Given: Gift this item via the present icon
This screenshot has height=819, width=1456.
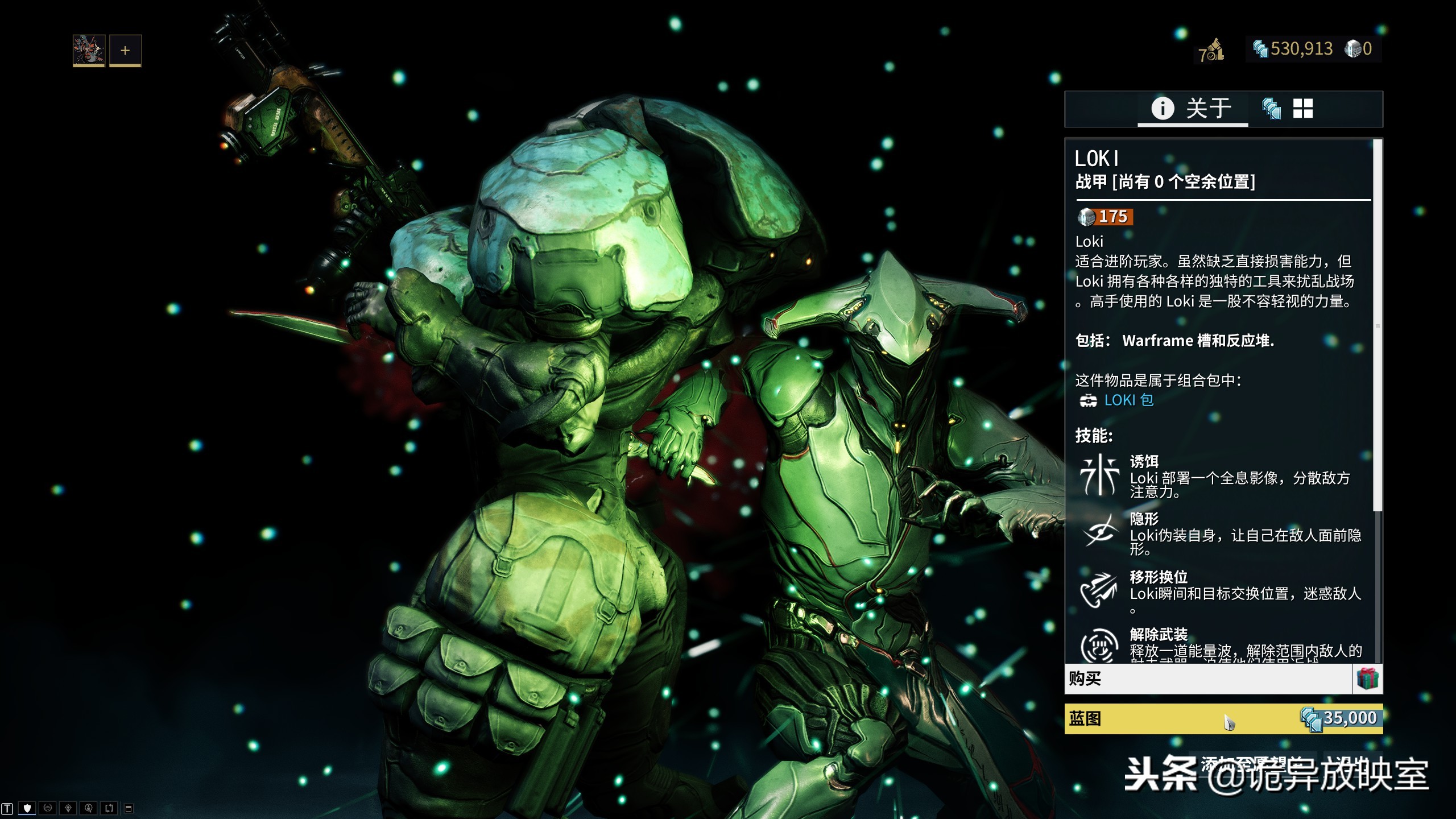Looking at the screenshot, I should [1367, 679].
